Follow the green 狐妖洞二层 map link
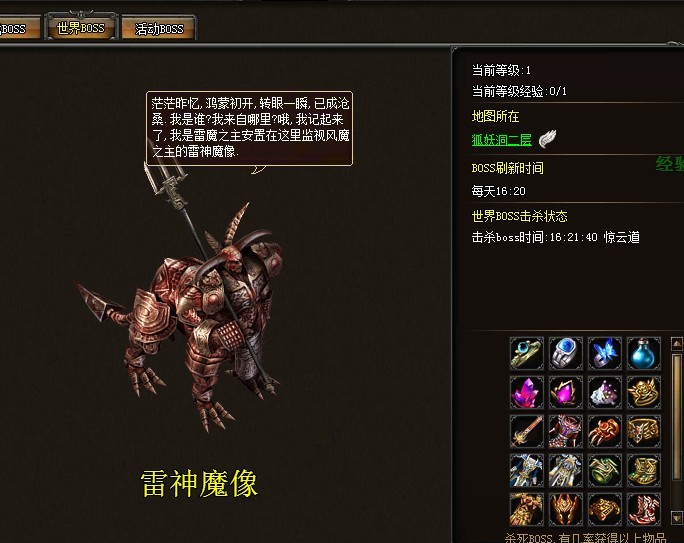 coord(502,140)
